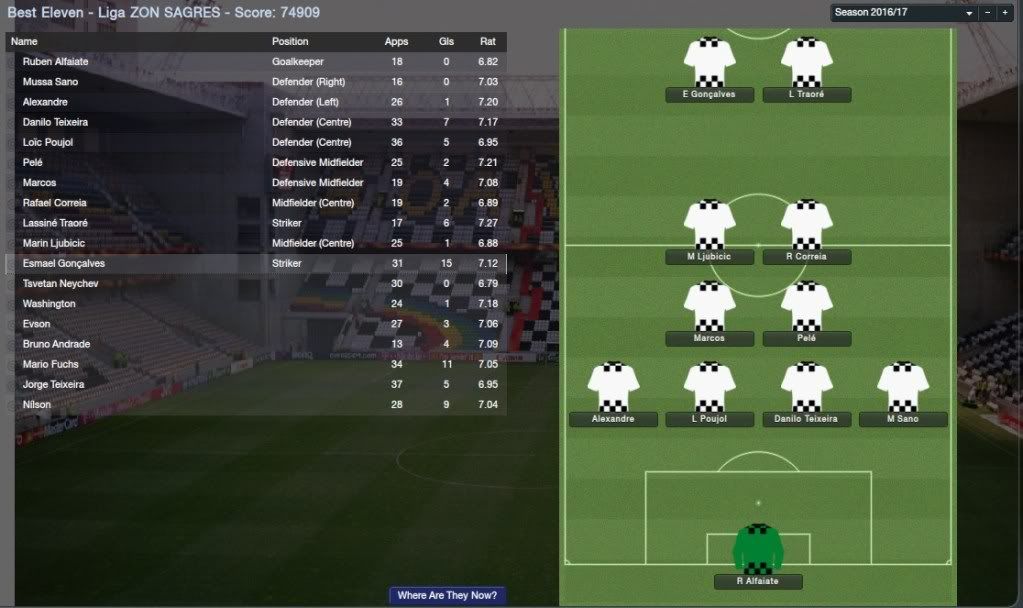Sort the list by the Name column
Image resolution: width=1023 pixels, height=608 pixels.
(x=24, y=42)
